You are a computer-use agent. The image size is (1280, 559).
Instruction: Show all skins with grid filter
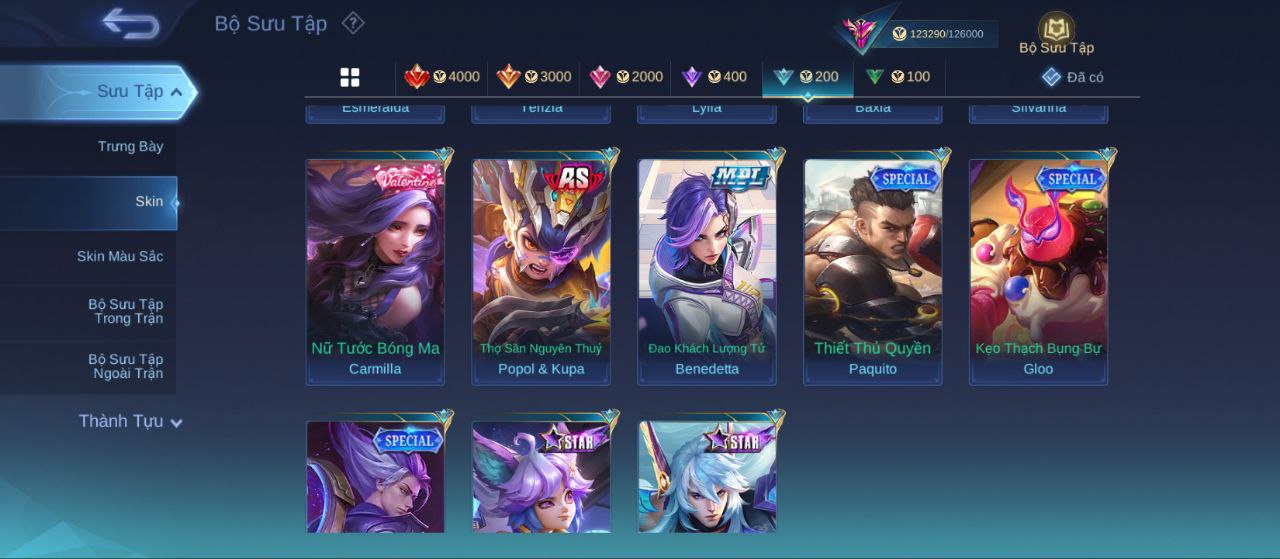click(350, 78)
